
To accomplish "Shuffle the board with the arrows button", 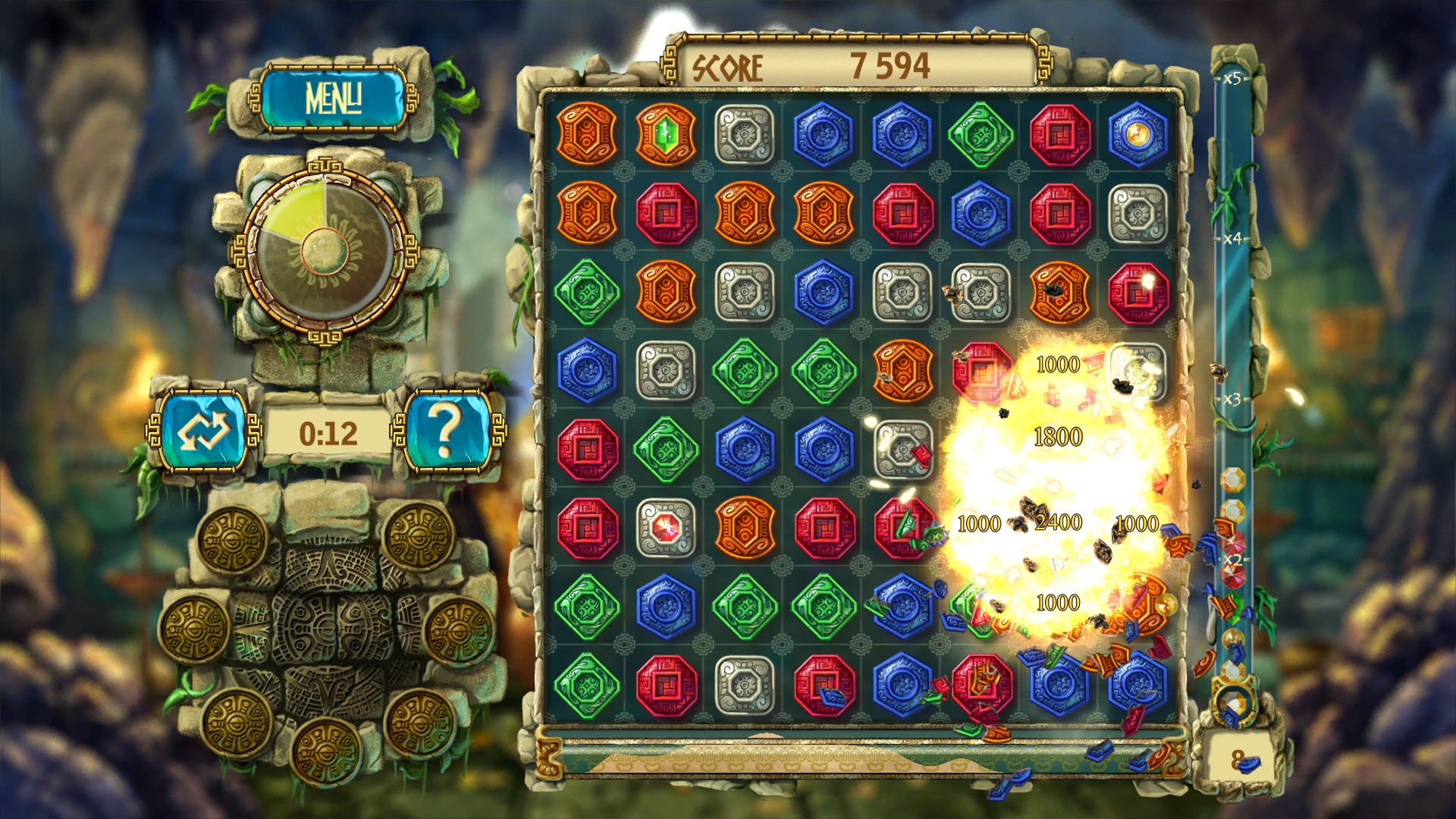I will click(x=204, y=431).
